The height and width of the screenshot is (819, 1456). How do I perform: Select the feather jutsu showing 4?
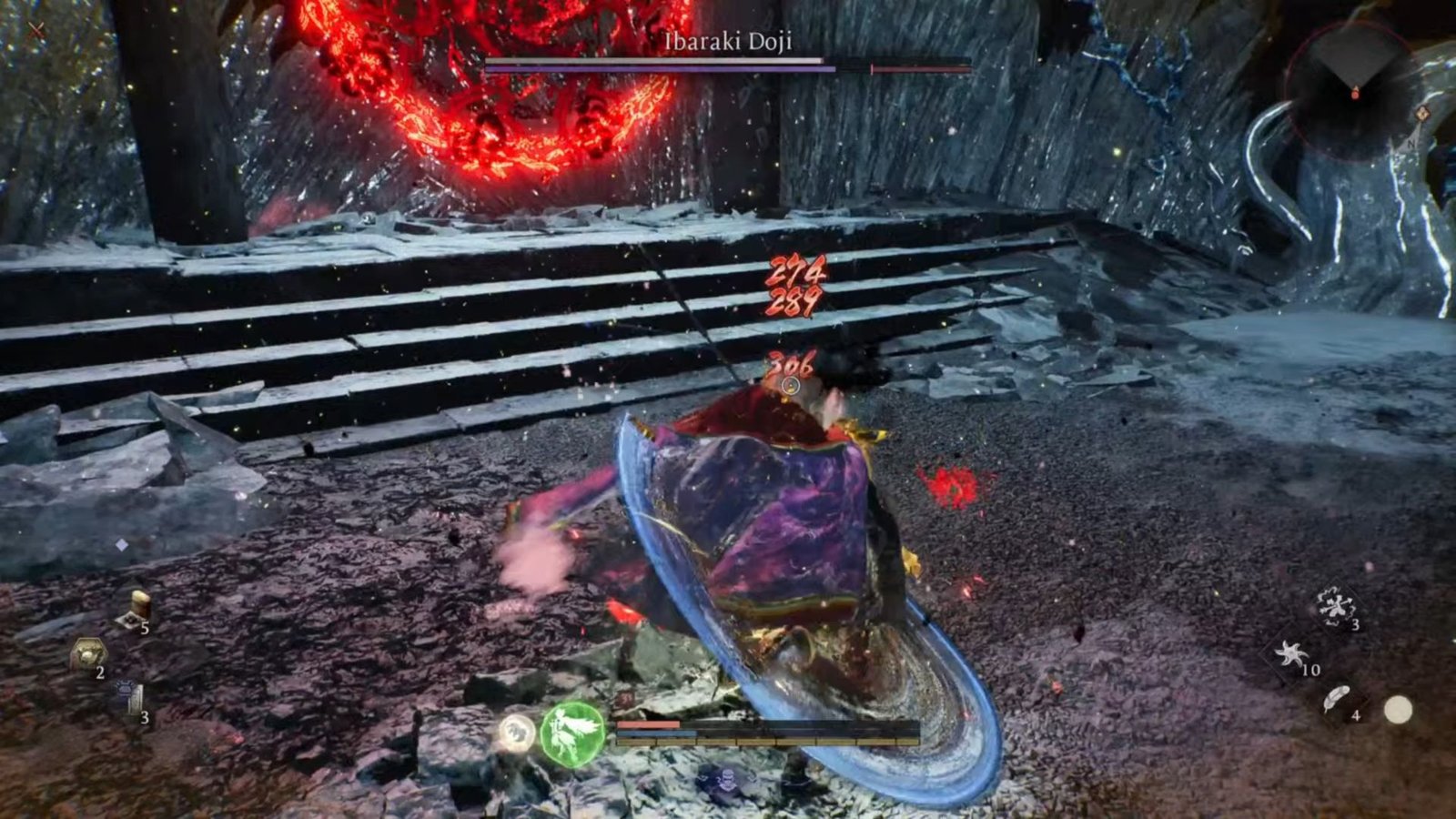pyautogui.click(x=1337, y=698)
